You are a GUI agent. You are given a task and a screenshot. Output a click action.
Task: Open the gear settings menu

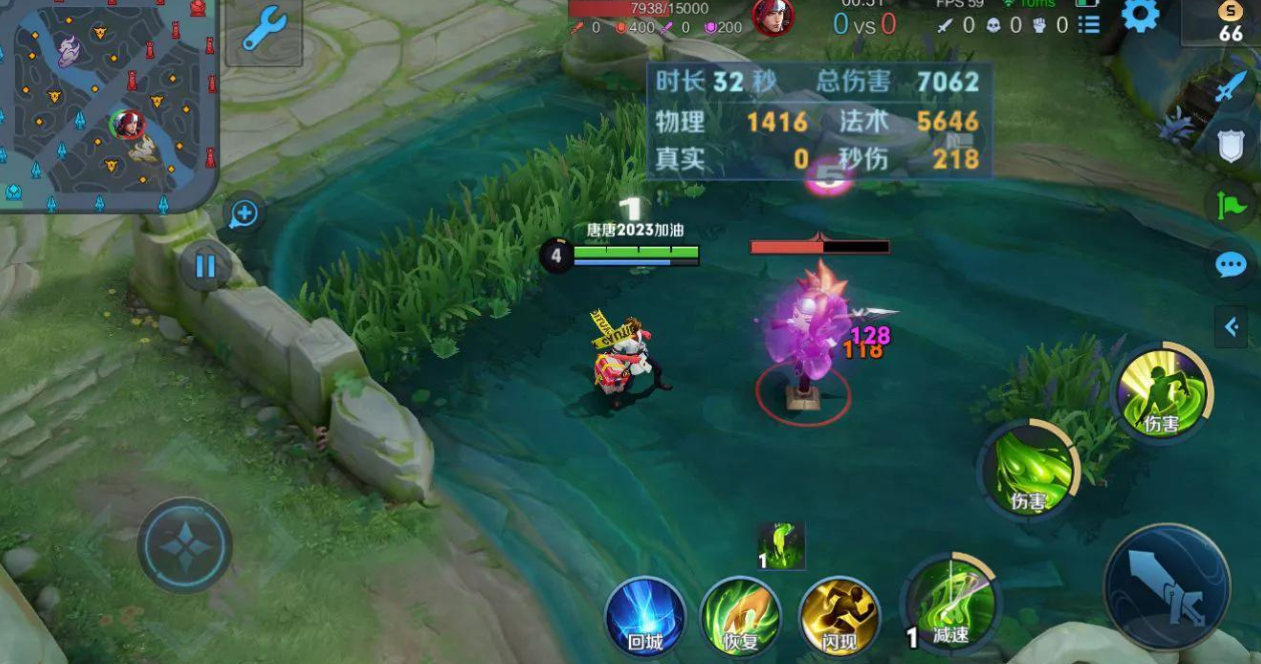point(1140,15)
